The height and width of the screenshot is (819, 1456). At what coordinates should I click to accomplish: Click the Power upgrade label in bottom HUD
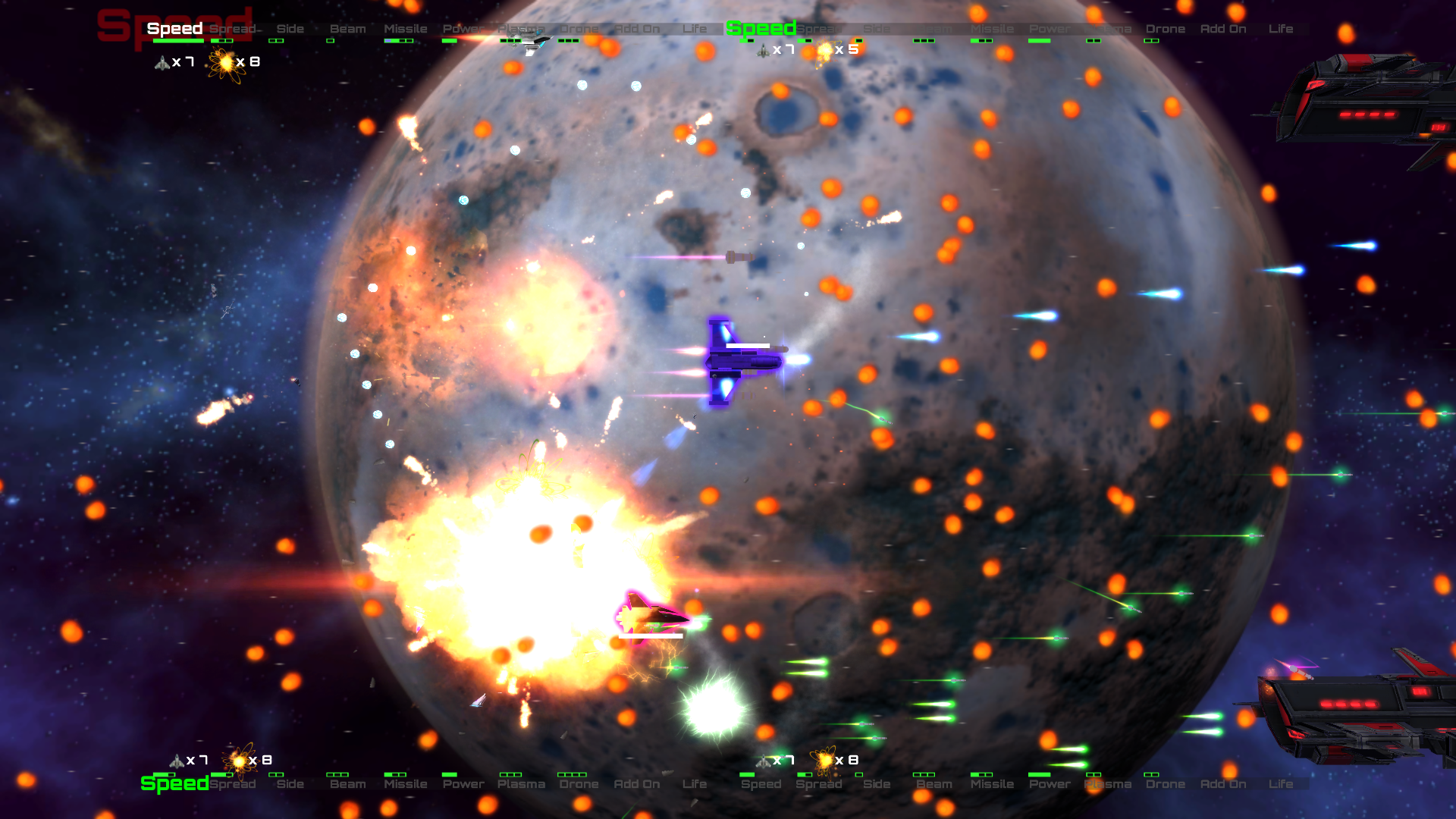coord(463,784)
